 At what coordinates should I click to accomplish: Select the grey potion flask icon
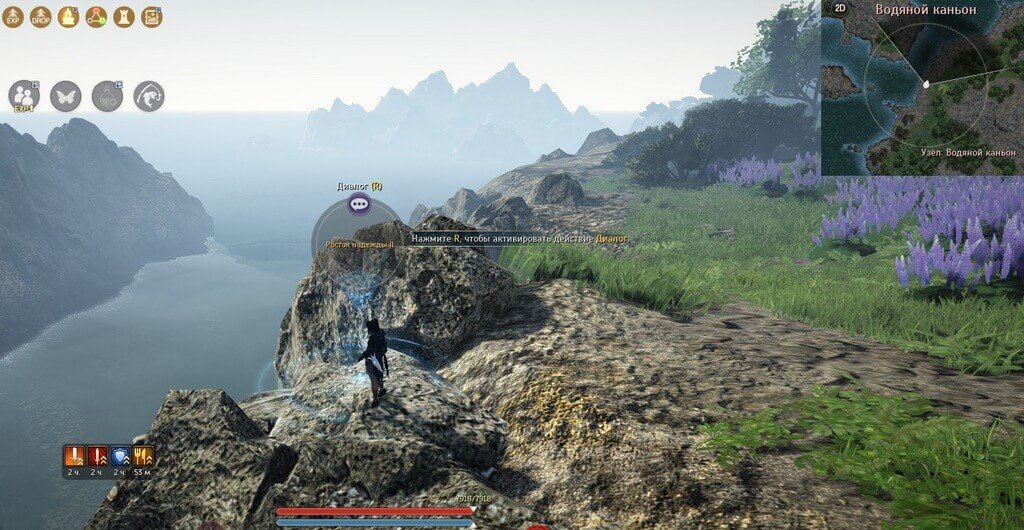click(107, 96)
